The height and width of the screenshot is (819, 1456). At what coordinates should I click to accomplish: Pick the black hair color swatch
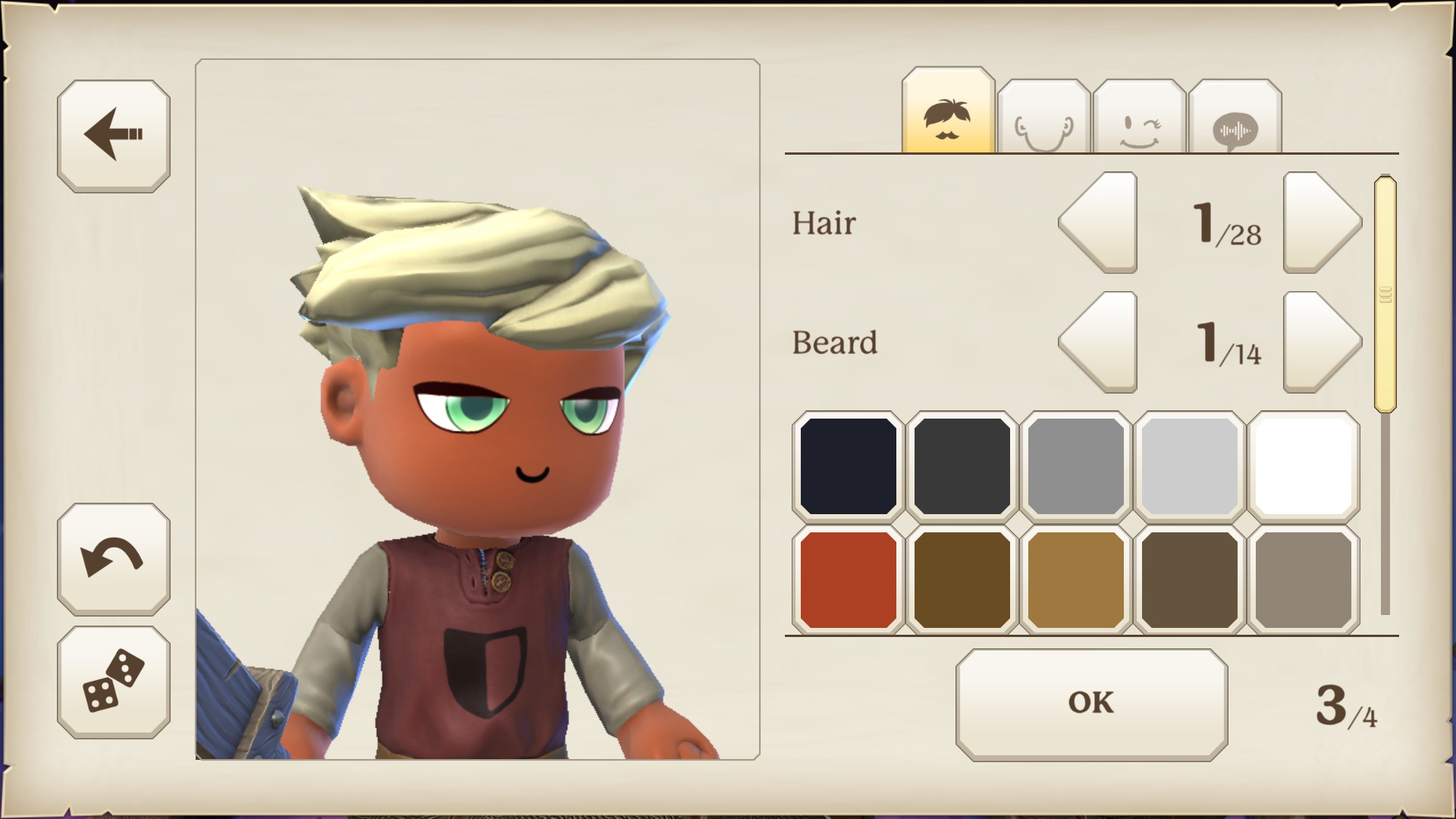[849, 466]
